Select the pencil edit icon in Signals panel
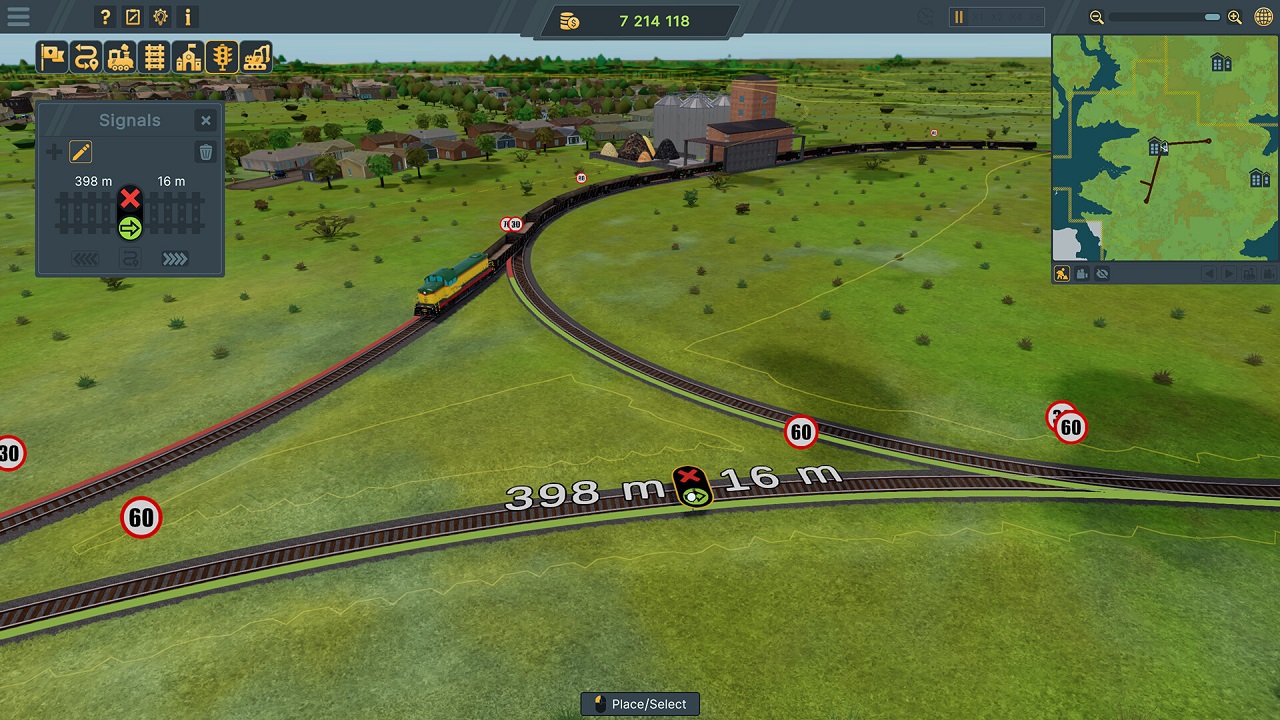 point(81,152)
